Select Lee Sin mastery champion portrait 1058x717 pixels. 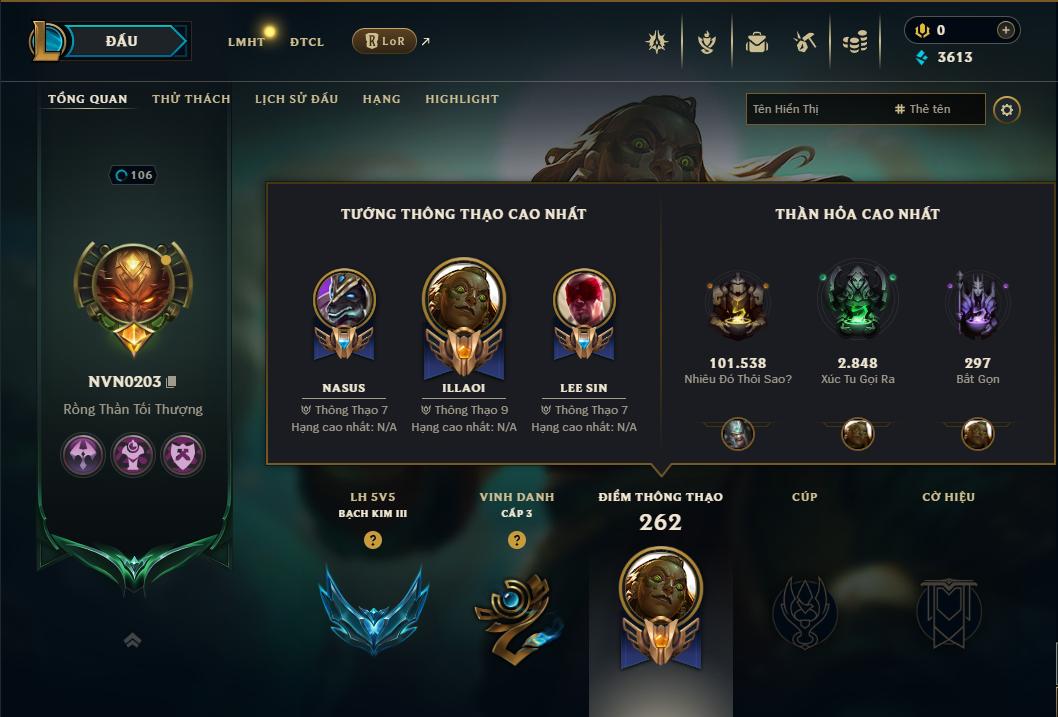pyautogui.click(x=584, y=301)
